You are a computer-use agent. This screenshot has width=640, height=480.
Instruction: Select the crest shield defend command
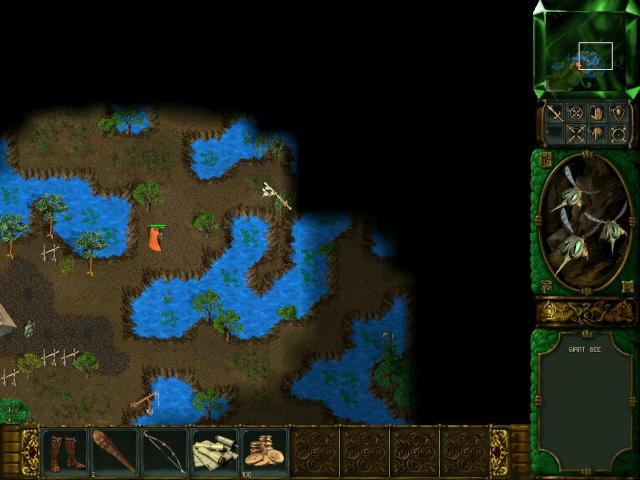pyautogui.click(x=618, y=113)
